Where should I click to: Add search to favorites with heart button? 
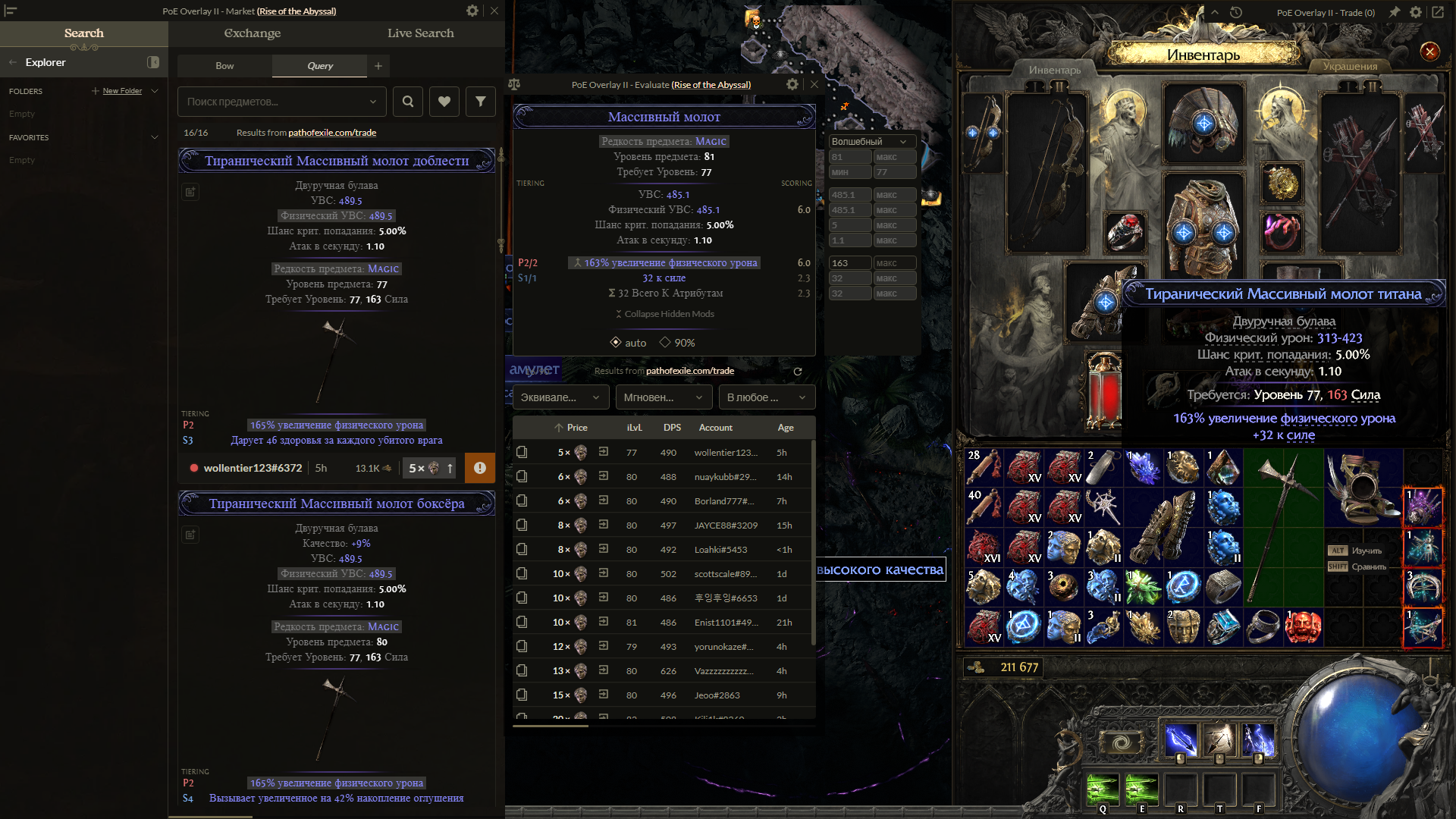coord(444,102)
